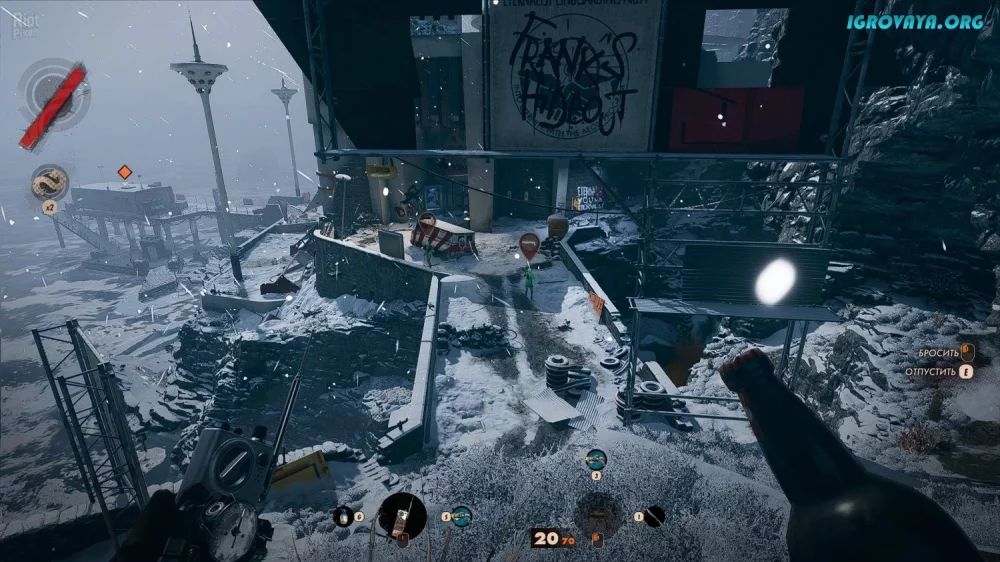Select the Reprise icon showing x2
The height and width of the screenshot is (562, 1000).
tap(49, 182)
